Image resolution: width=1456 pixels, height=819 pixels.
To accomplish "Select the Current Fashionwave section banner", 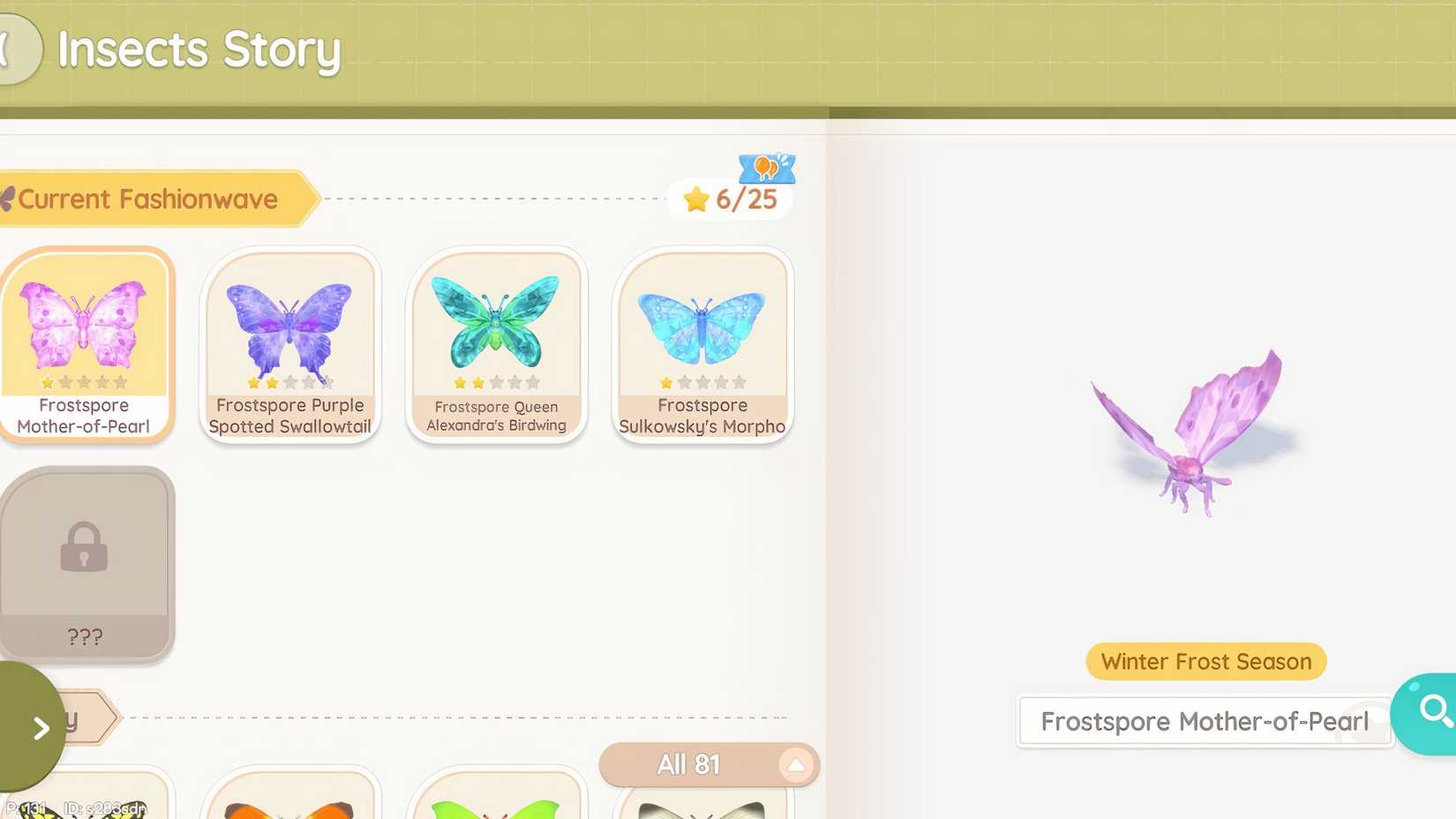I will pos(148,199).
